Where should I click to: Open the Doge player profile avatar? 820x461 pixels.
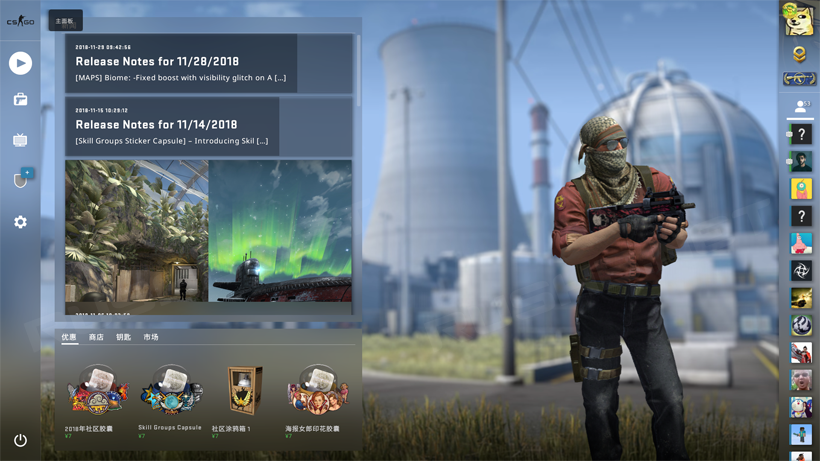pos(799,20)
